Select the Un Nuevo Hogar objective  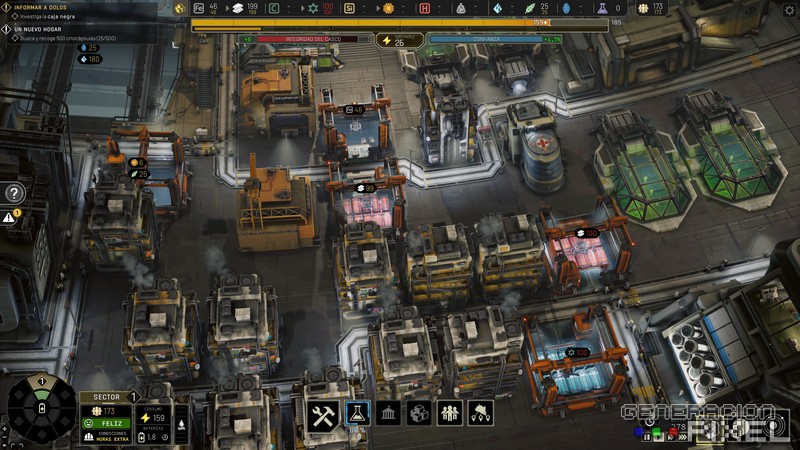coord(37,28)
